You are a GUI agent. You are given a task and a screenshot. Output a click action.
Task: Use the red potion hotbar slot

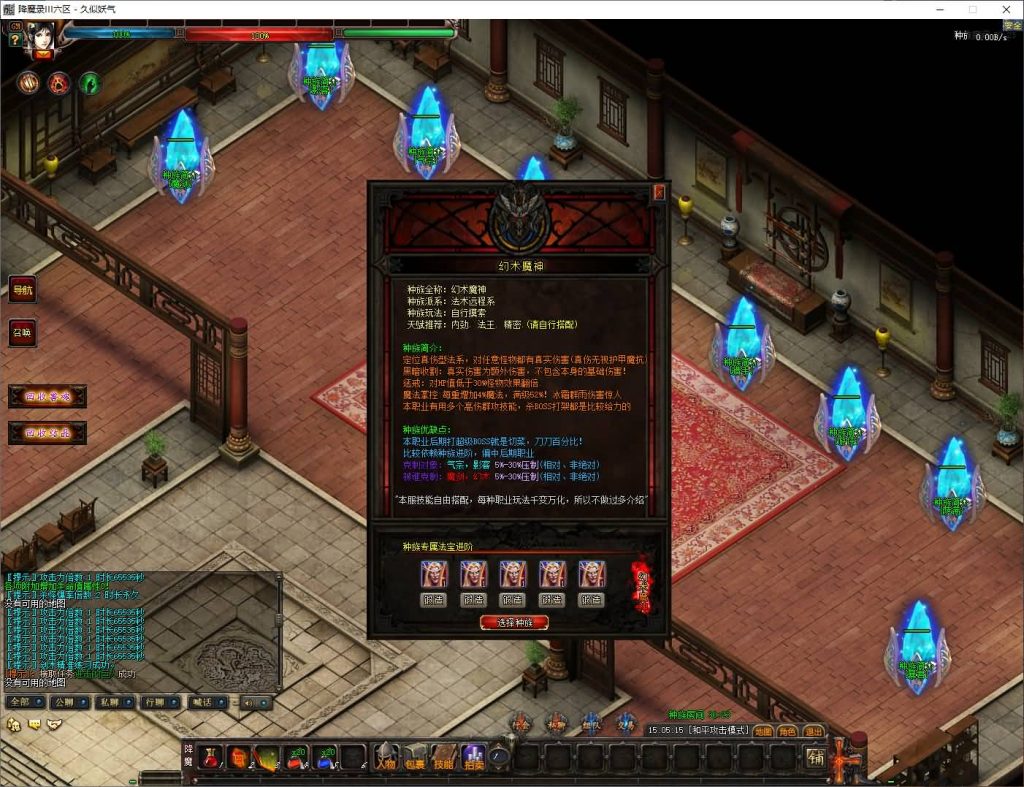(x=210, y=758)
